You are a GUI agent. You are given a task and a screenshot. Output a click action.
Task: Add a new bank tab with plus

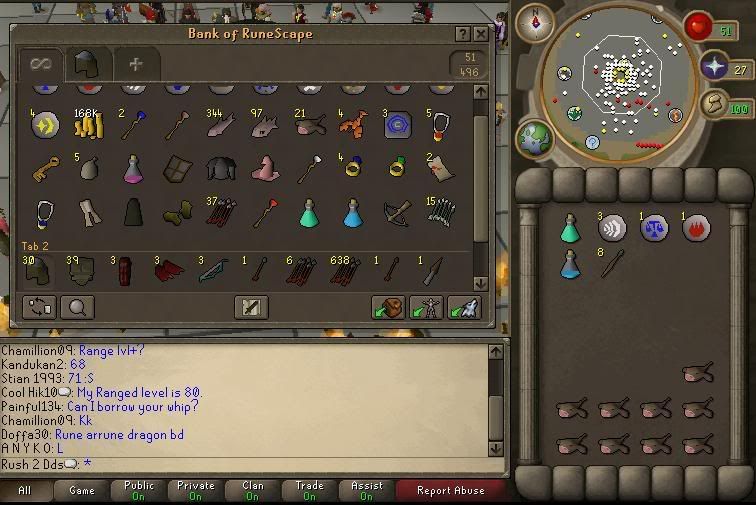[x=135, y=65]
